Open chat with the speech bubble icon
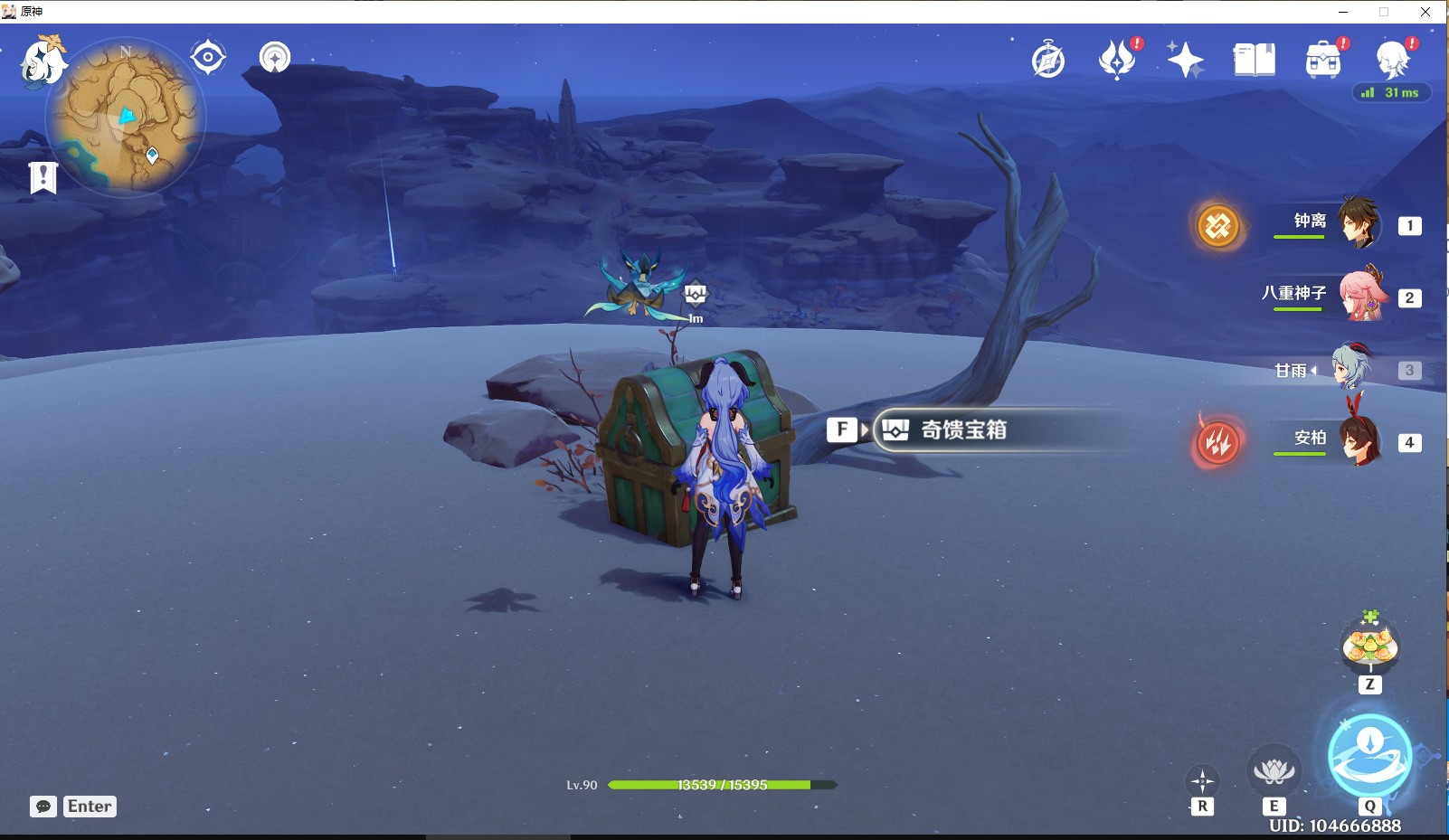1449x840 pixels. point(43,806)
